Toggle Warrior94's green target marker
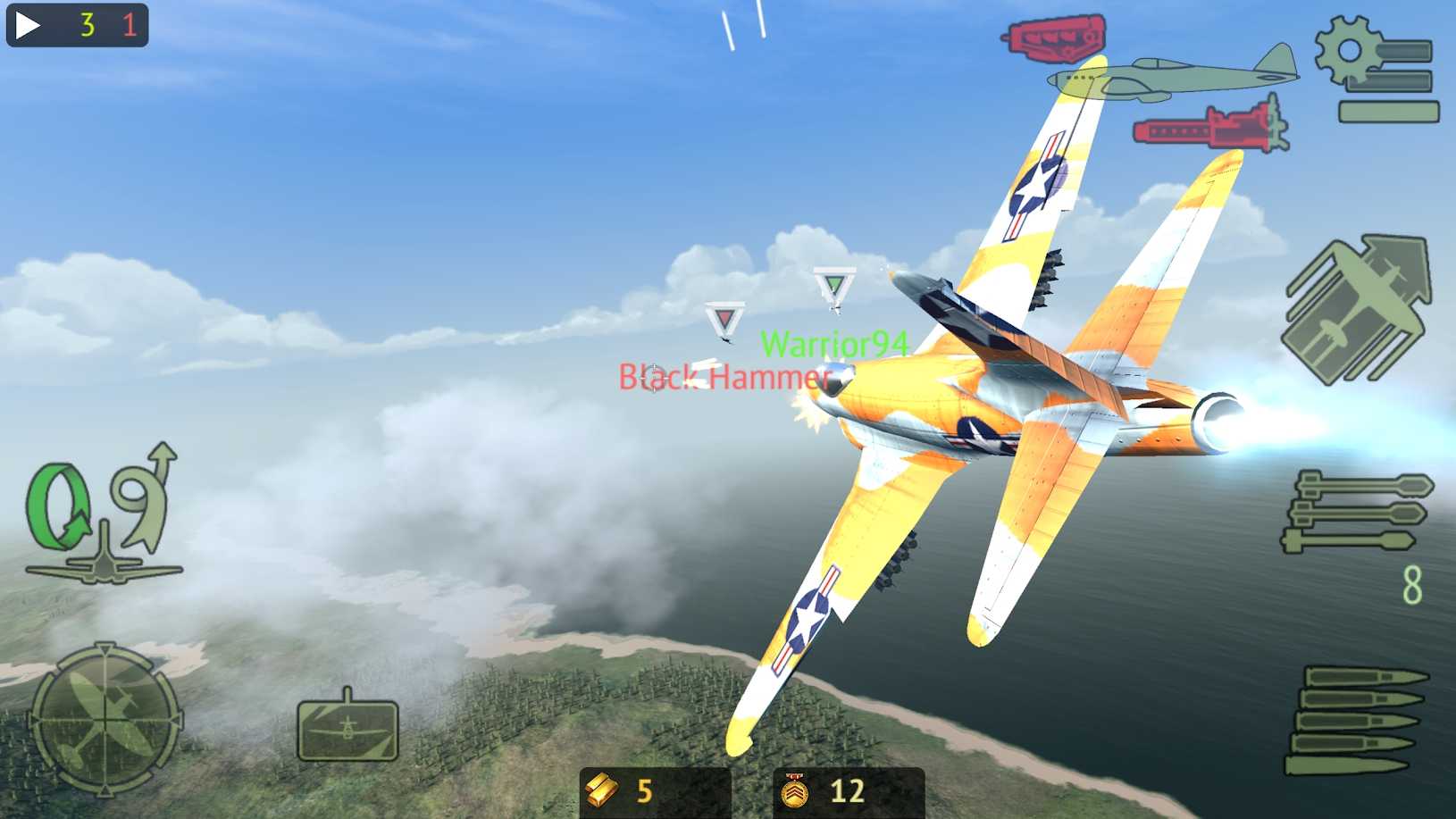 (833, 282)
